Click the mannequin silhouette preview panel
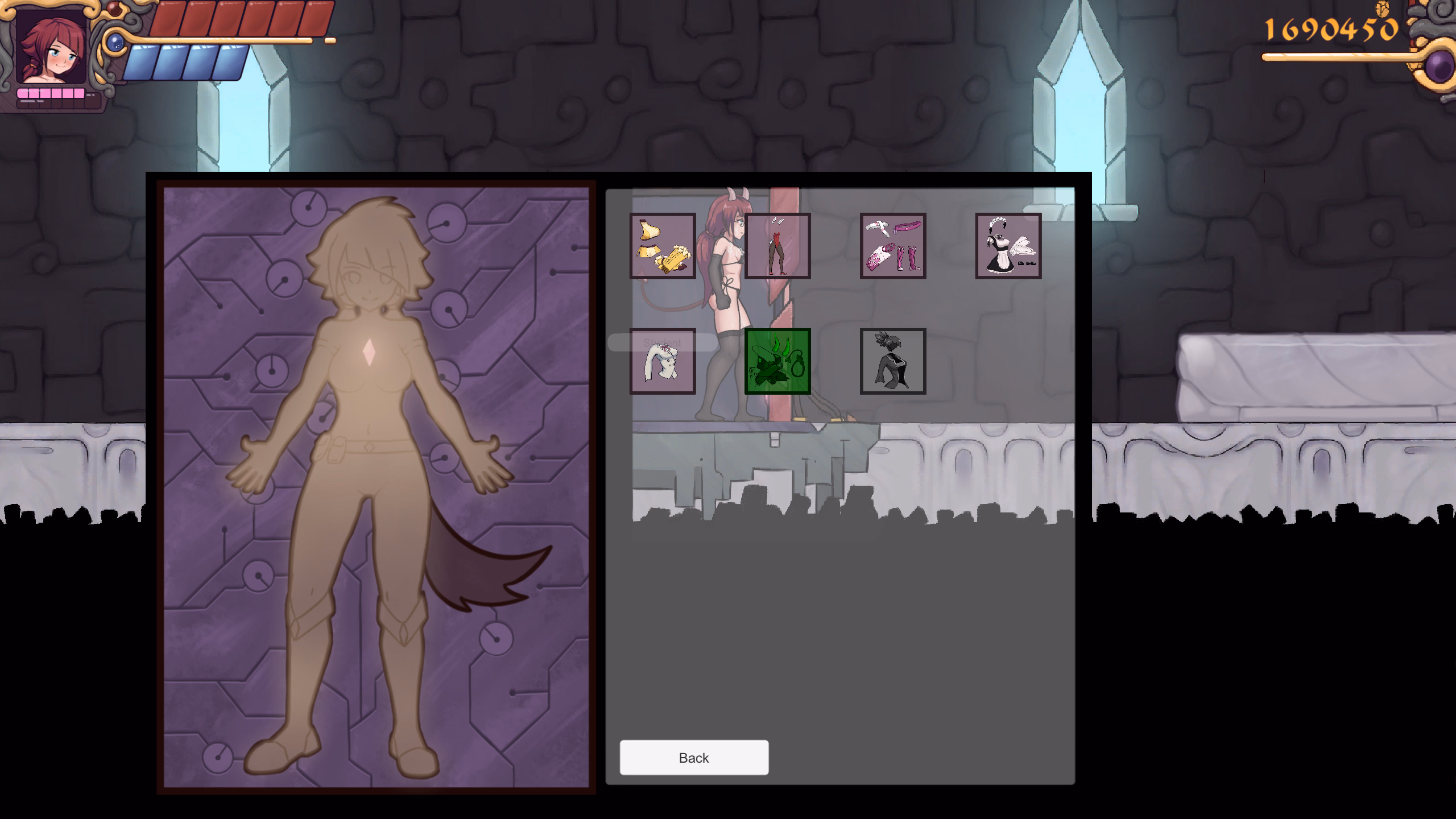Screen dimensions: 1456x819 [x=375, y=483]
